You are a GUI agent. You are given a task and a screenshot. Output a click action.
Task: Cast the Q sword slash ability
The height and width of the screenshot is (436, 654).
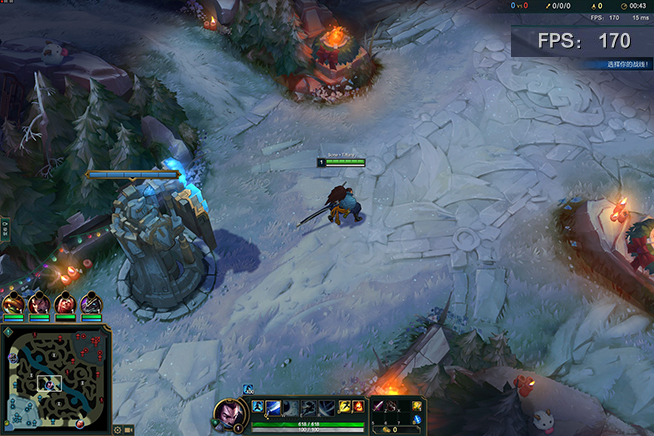[273, 406]
